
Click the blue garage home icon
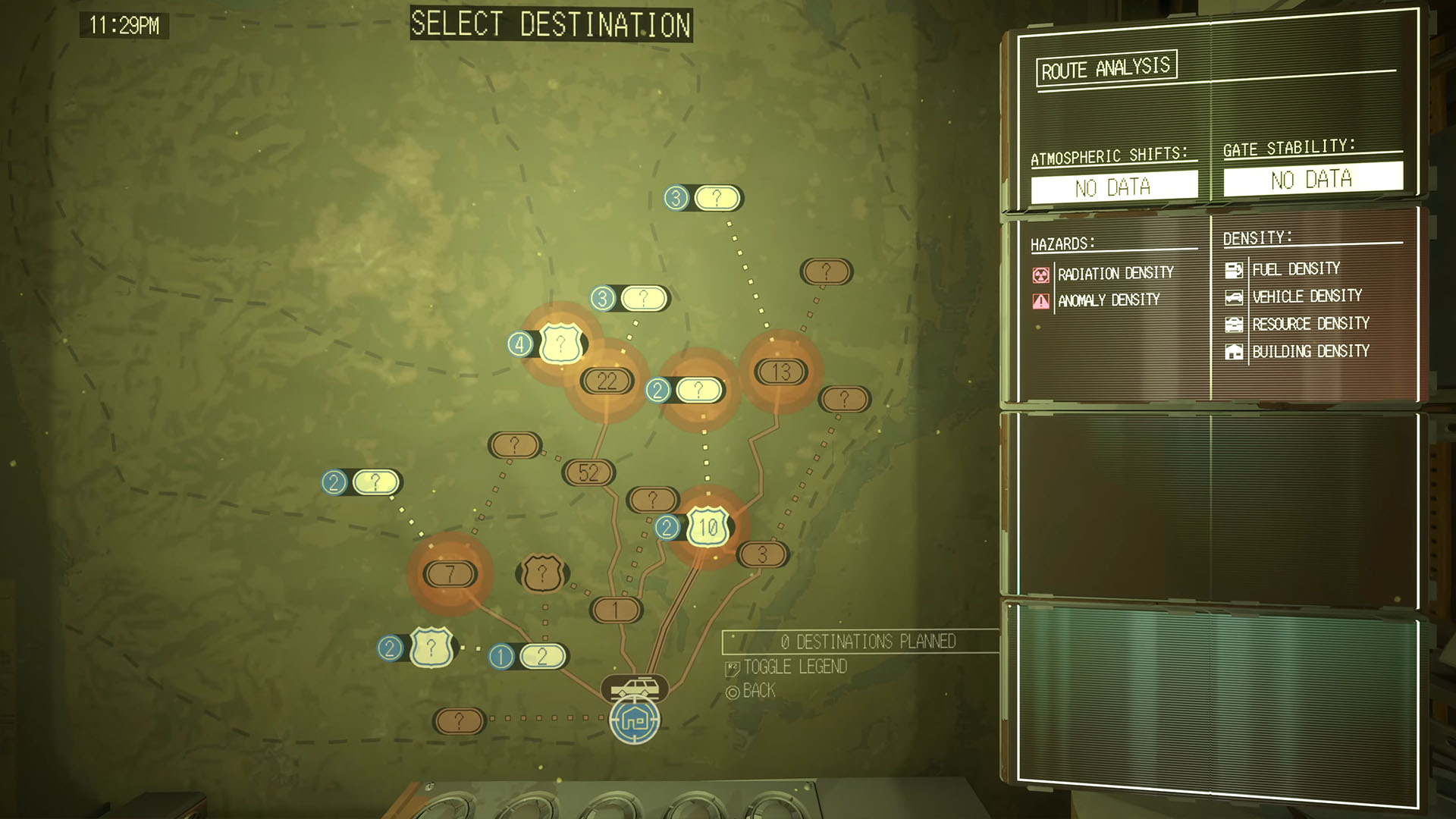[x=634, y=720]
